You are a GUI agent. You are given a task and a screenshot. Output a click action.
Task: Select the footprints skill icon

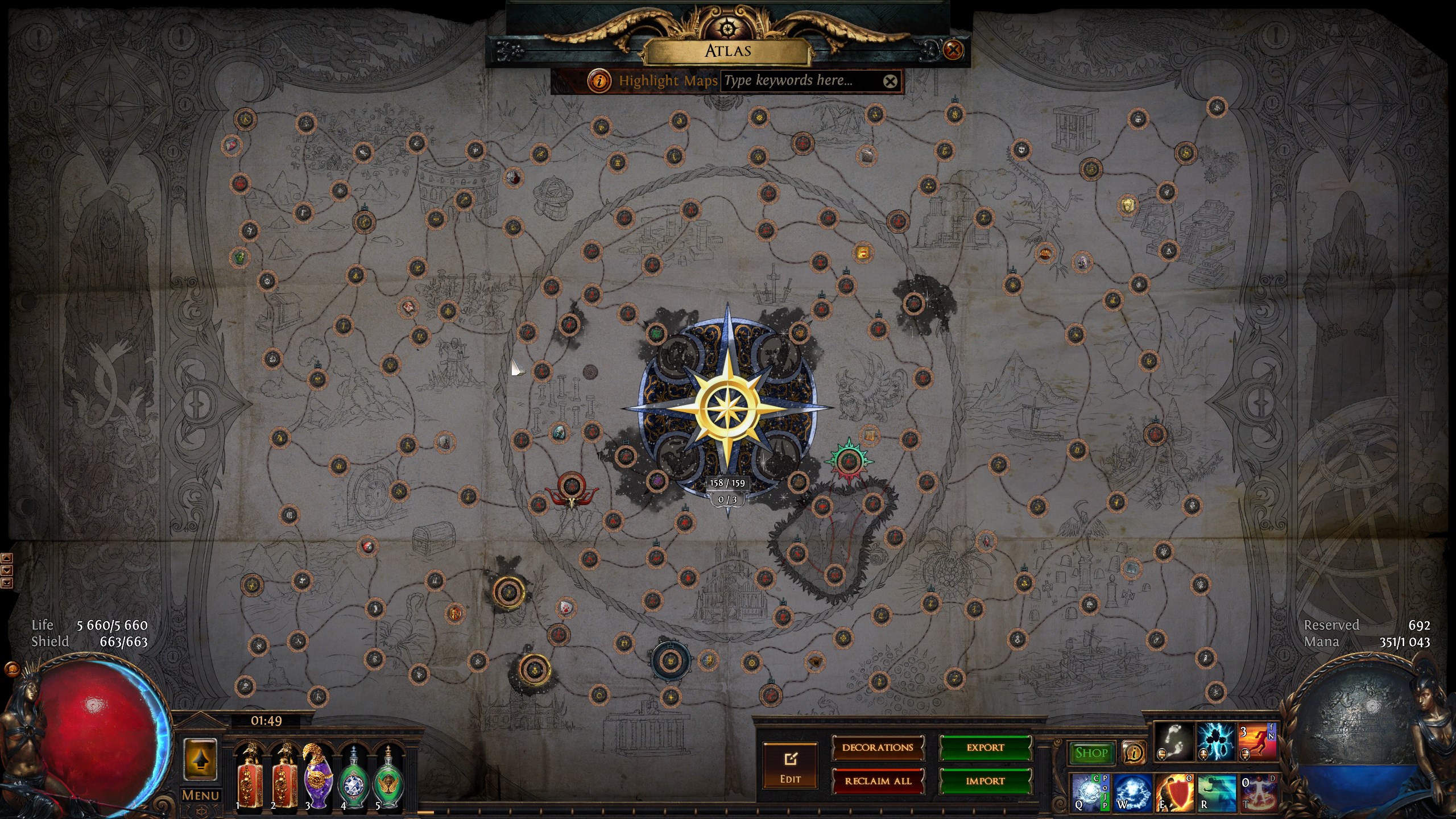pos(1173,742)
